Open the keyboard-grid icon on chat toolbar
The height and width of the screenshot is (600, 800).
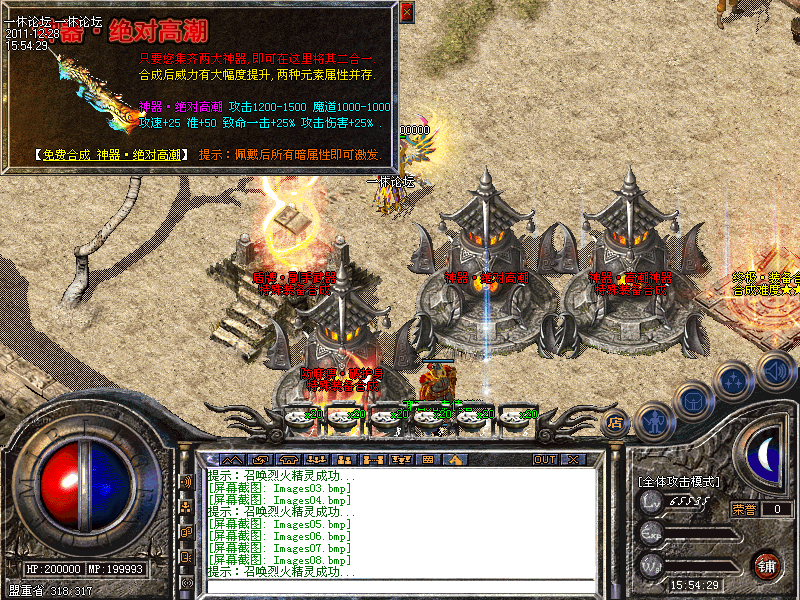pyautogui.click(x=427, y=459)
